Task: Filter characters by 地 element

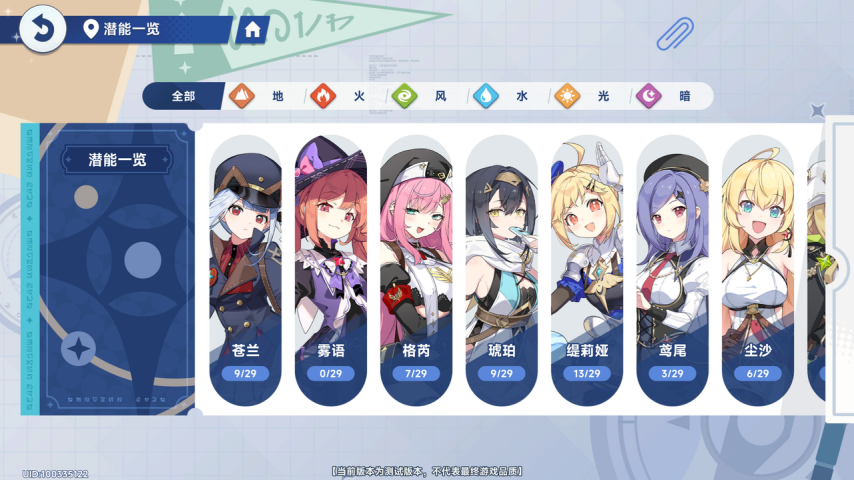Action: [x=258, y=96]
